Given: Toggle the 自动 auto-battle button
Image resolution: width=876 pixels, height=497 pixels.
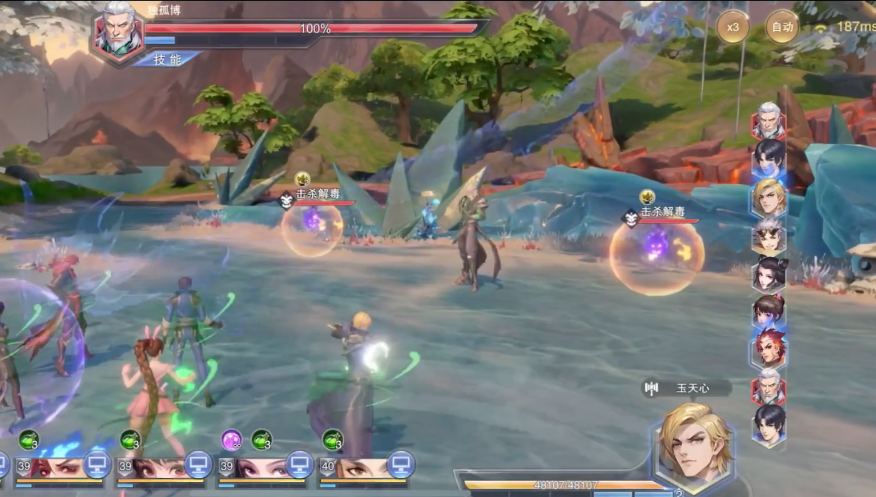Looking at the screenshot, I should pyautogui.click(x=782, y=26).
